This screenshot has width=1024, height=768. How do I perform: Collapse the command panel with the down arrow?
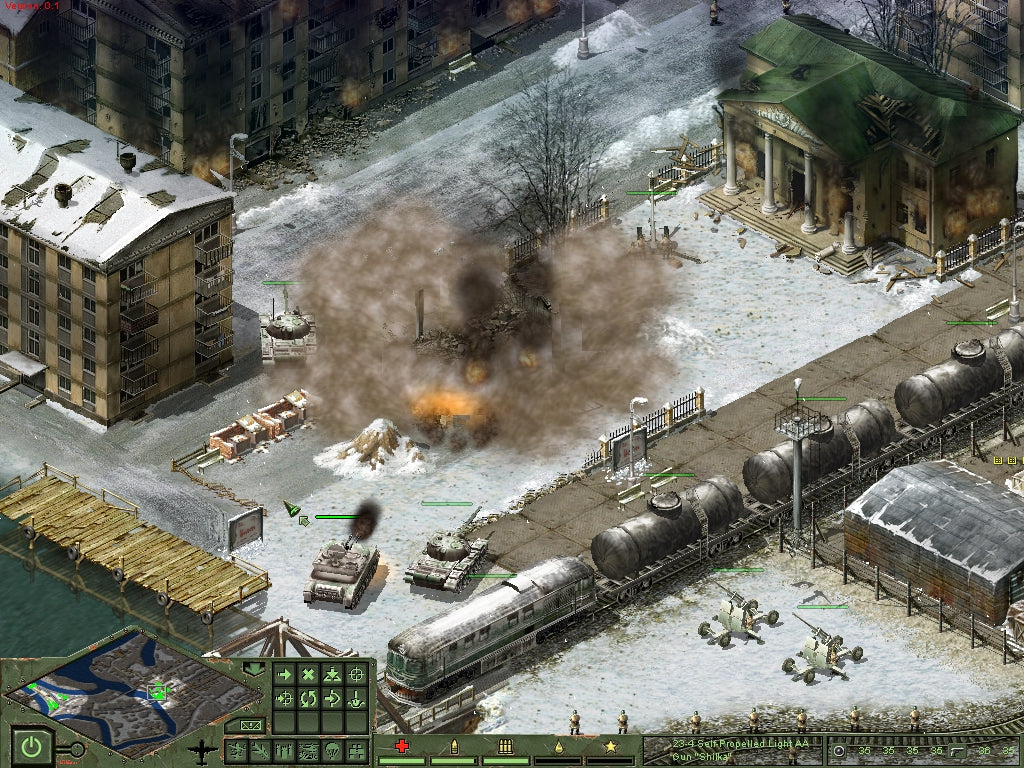tap(253, 668)
